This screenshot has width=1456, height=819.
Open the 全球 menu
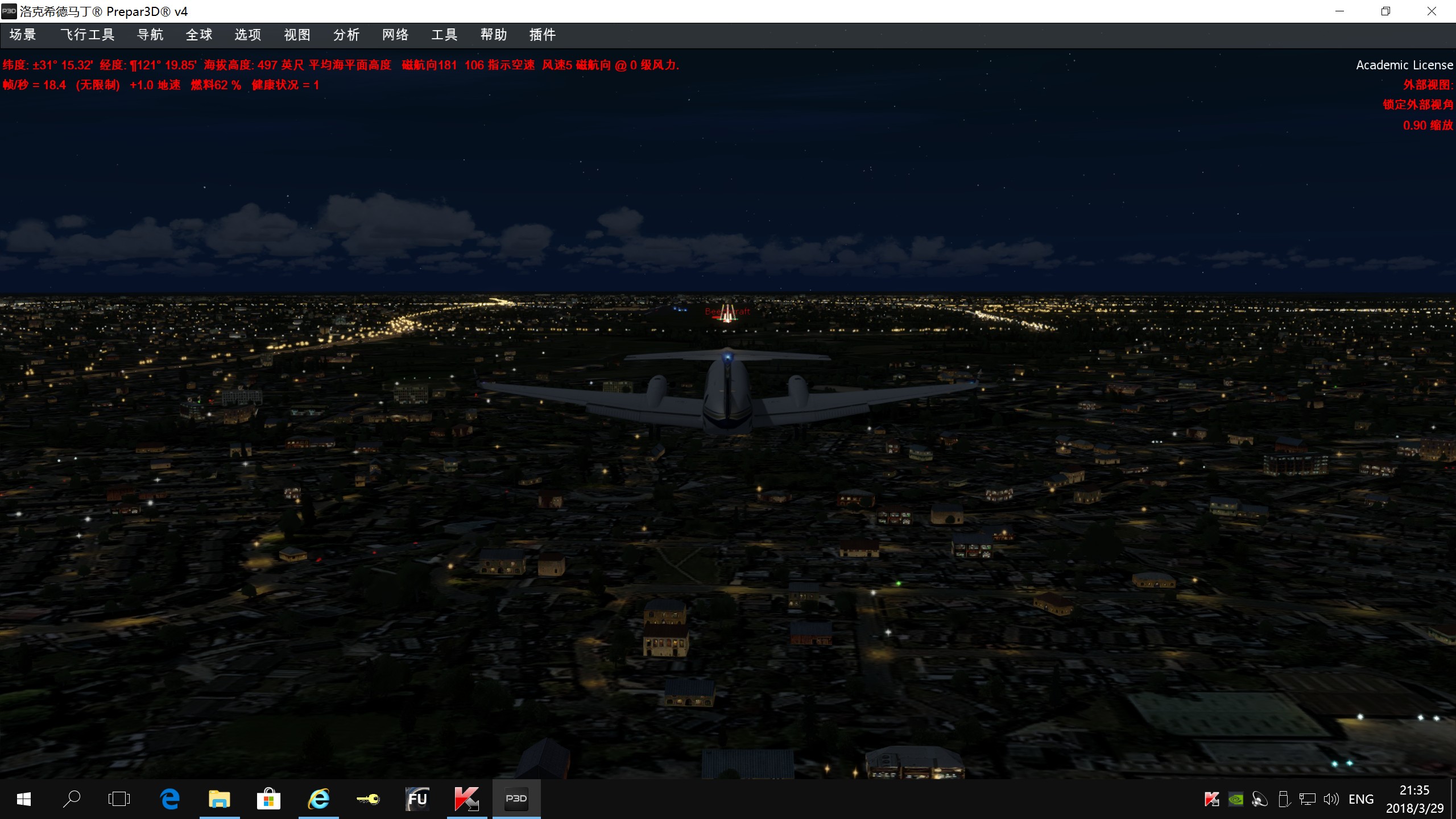pos(199,35)
